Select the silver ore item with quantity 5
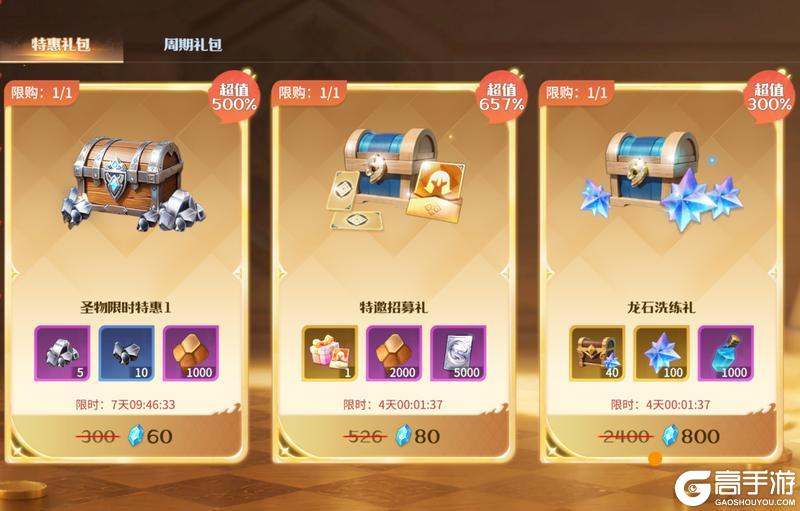 [x=62, y=353]
